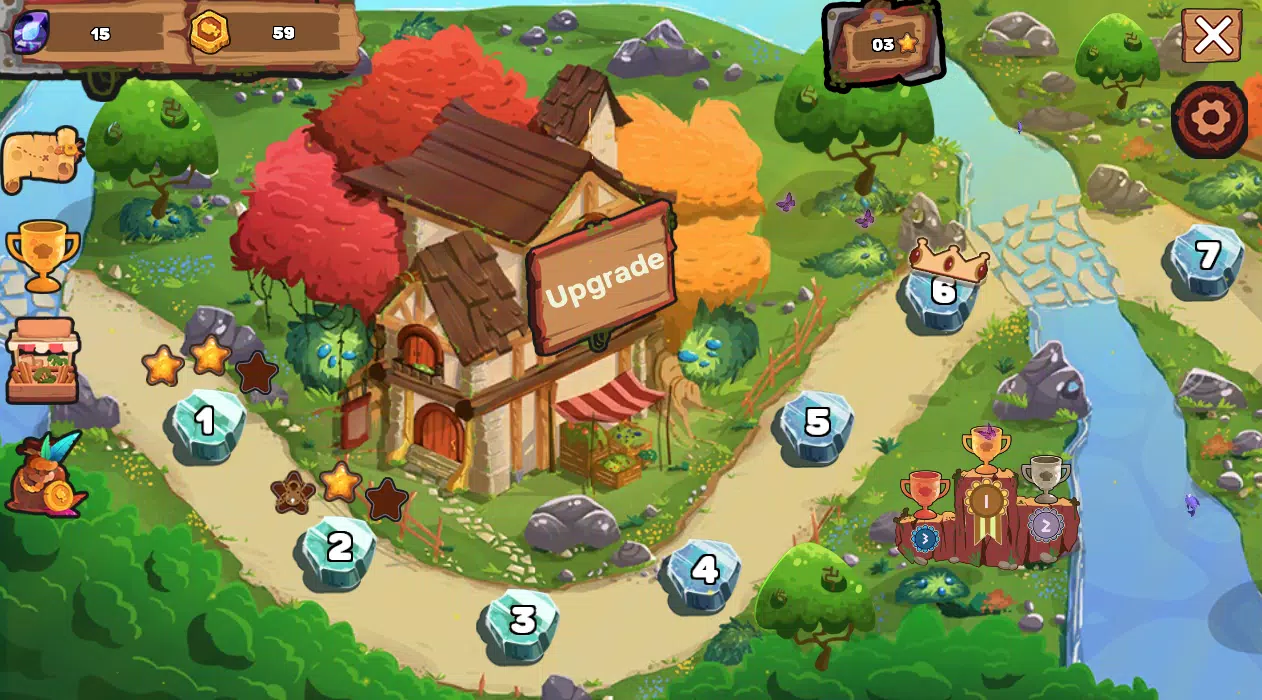
Task: Select level 1 stone
Action: 205,424
